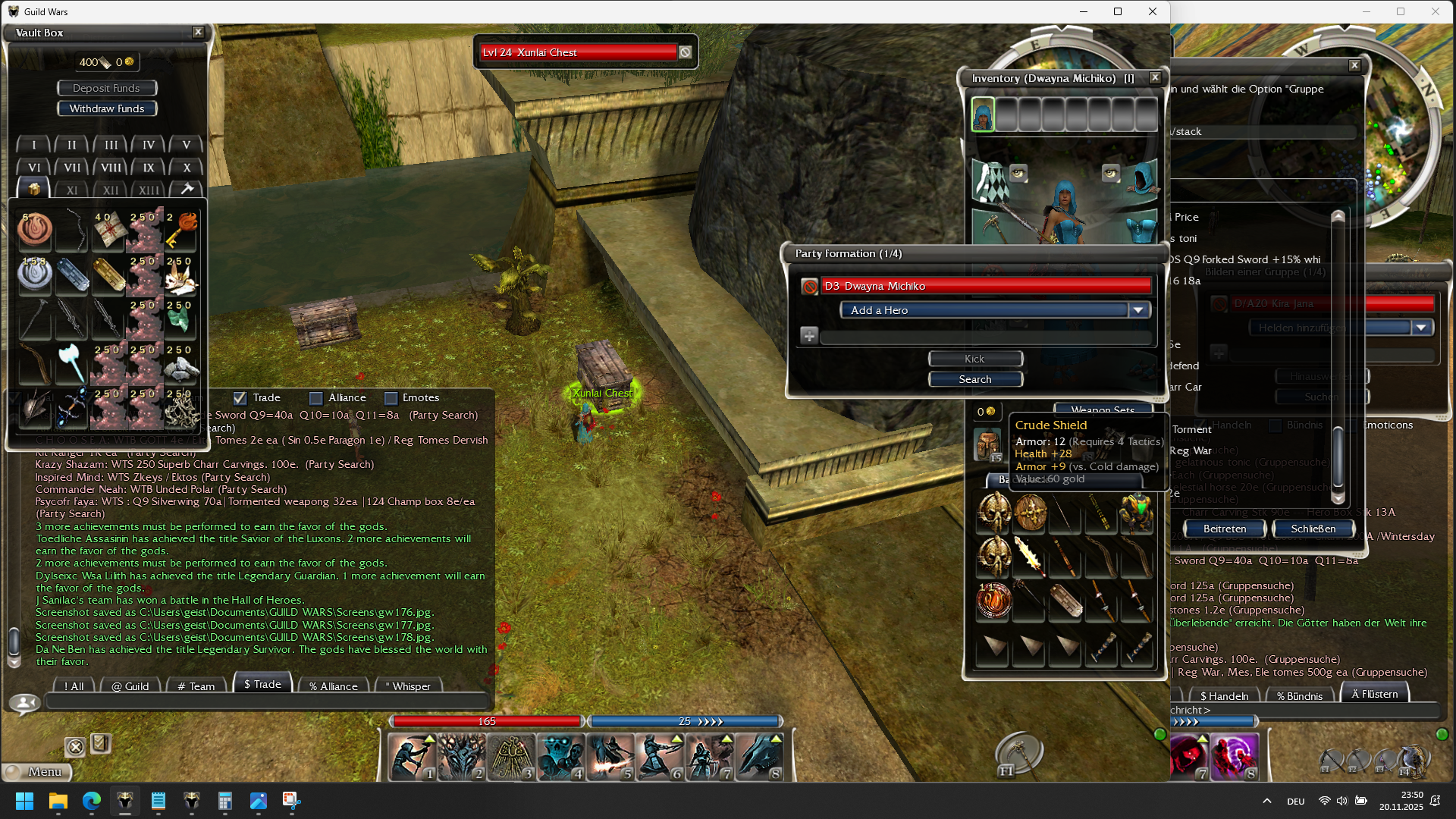Switch to the Guild chat tab
The image size is (1456, 819).
point(130,686)
